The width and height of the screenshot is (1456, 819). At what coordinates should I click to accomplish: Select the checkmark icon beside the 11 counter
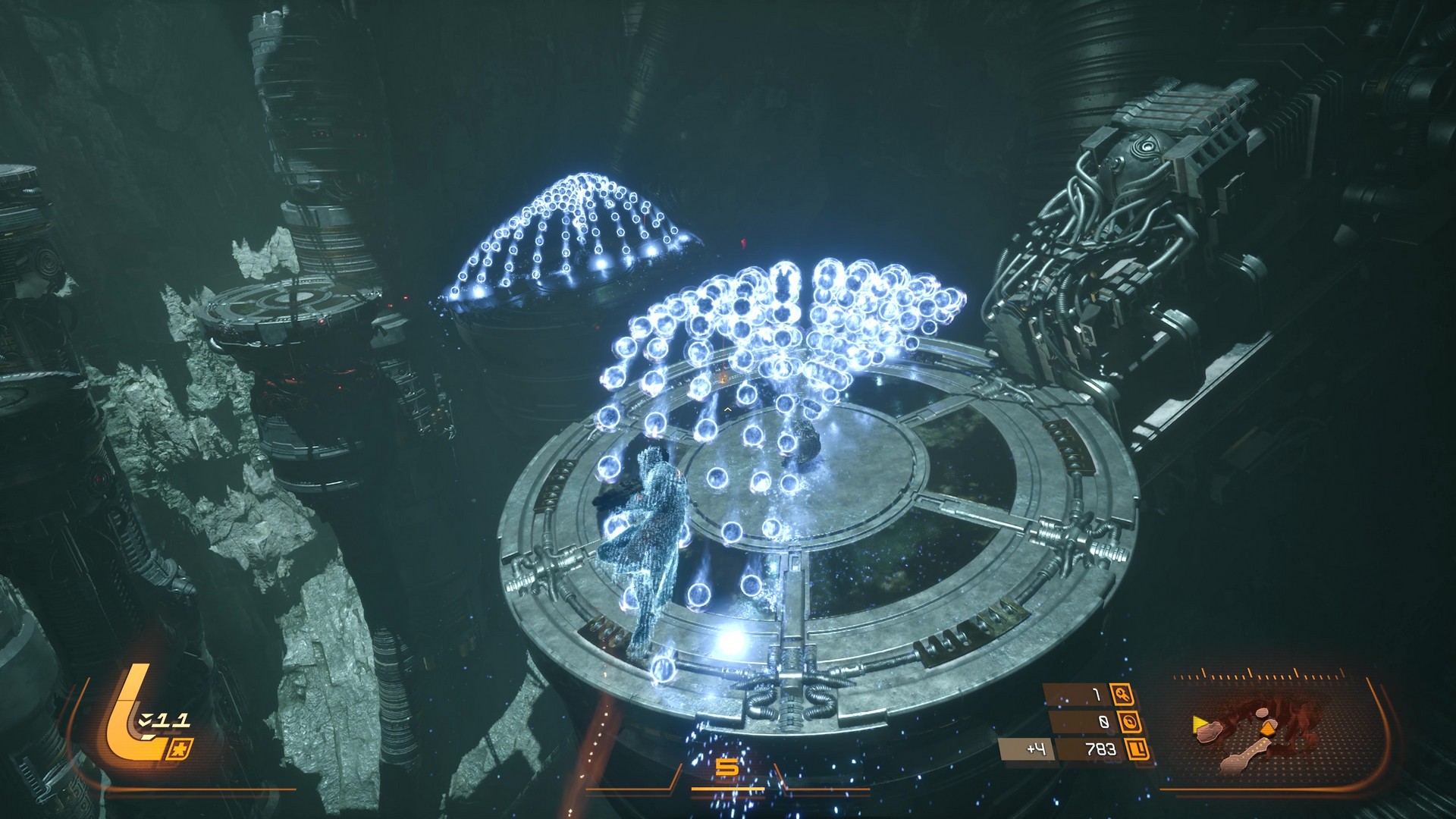click(x=143, y=720)
